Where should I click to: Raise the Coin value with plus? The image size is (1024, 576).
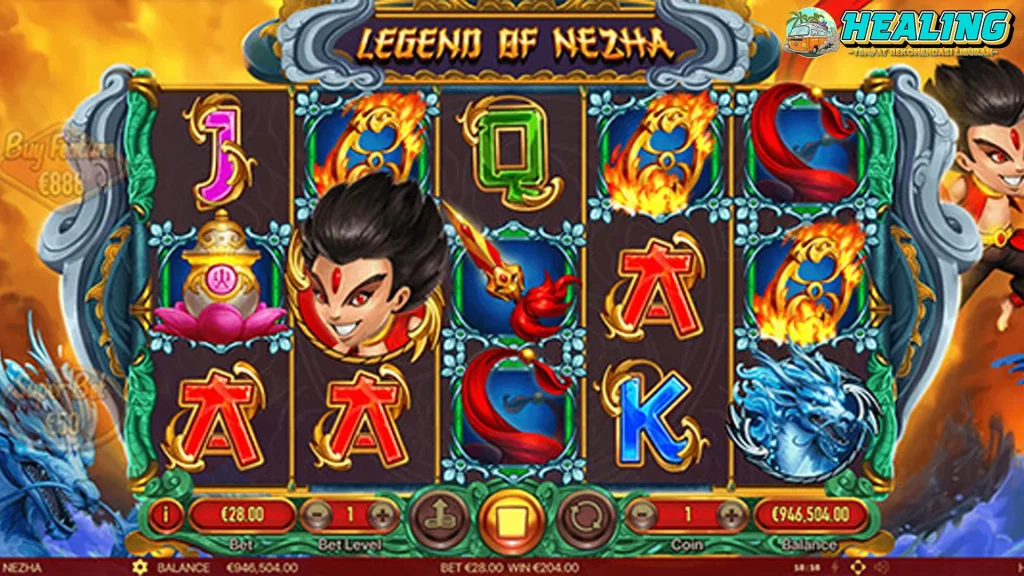tap(732, 516)
